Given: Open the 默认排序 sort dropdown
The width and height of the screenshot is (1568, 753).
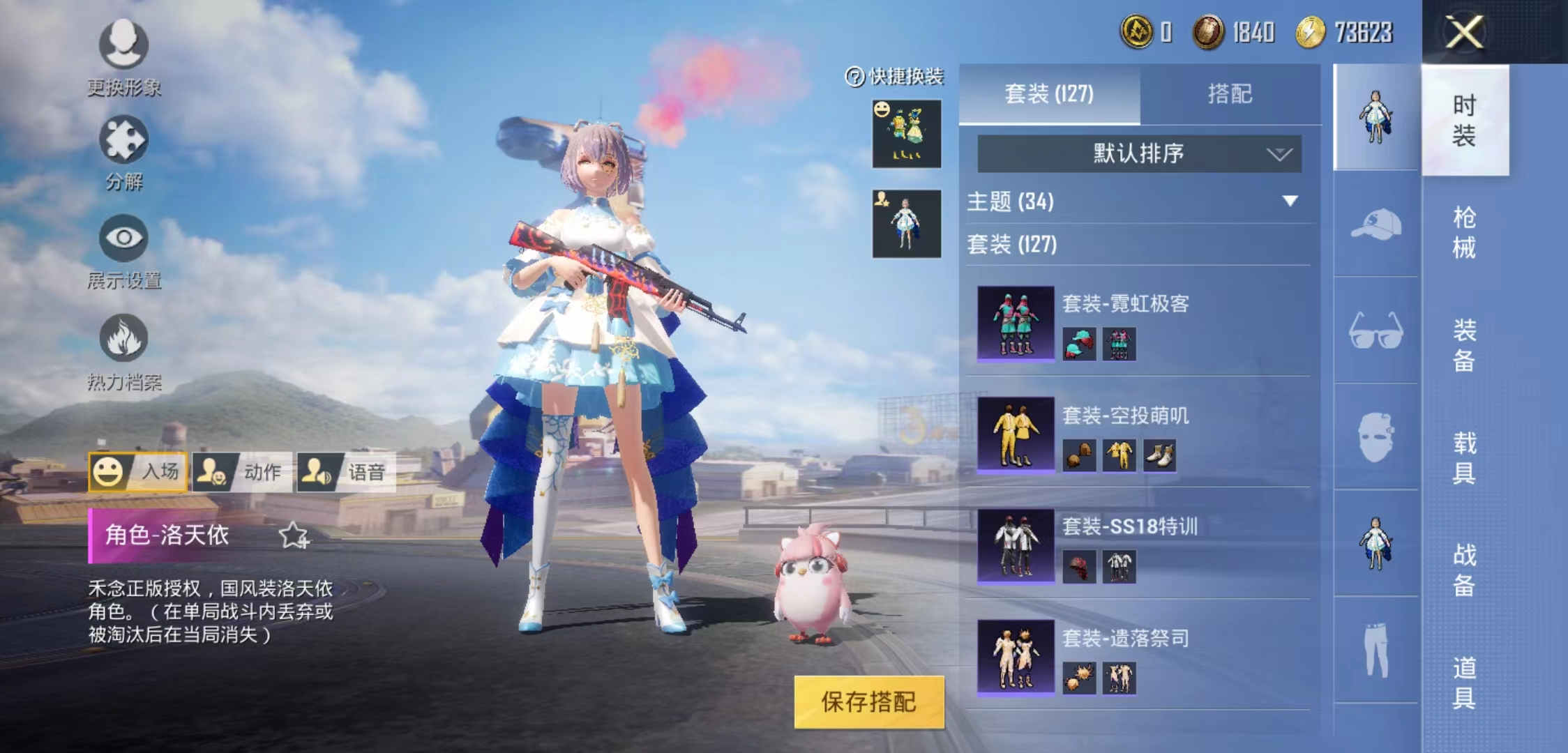Looking at the screenshot, I should point(1139,153).
